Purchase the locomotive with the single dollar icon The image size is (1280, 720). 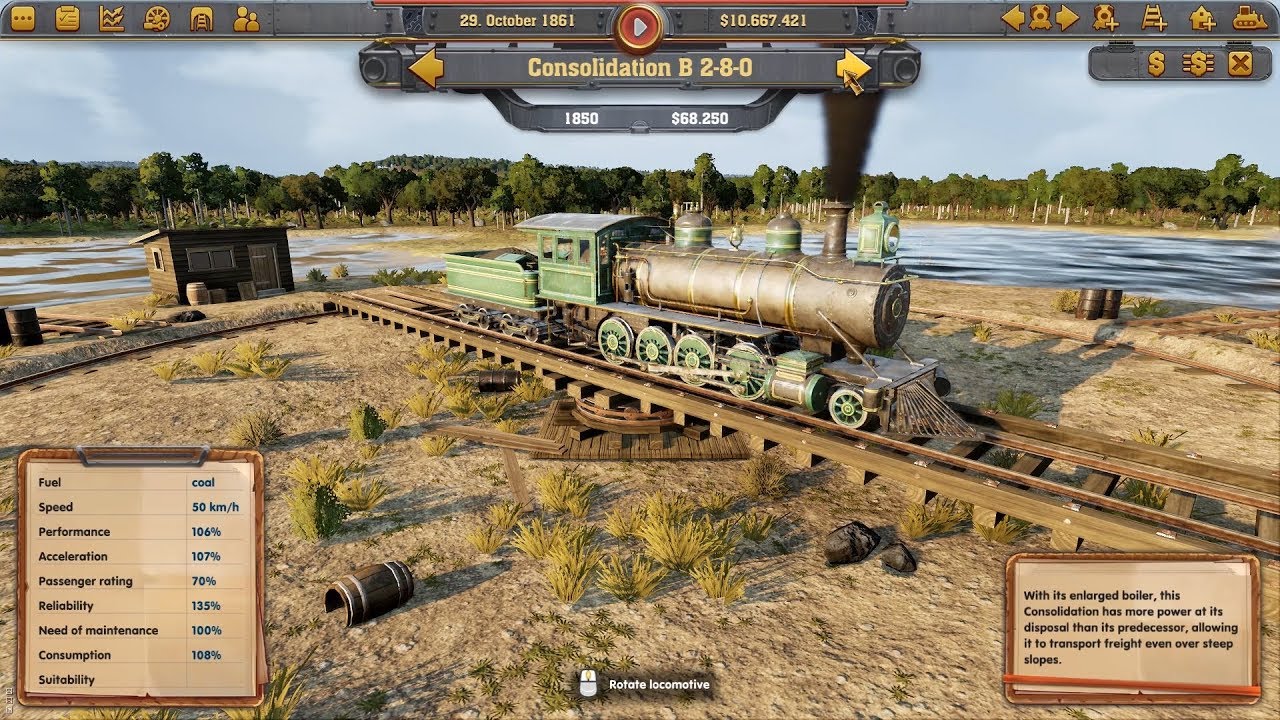(1156, 63)
